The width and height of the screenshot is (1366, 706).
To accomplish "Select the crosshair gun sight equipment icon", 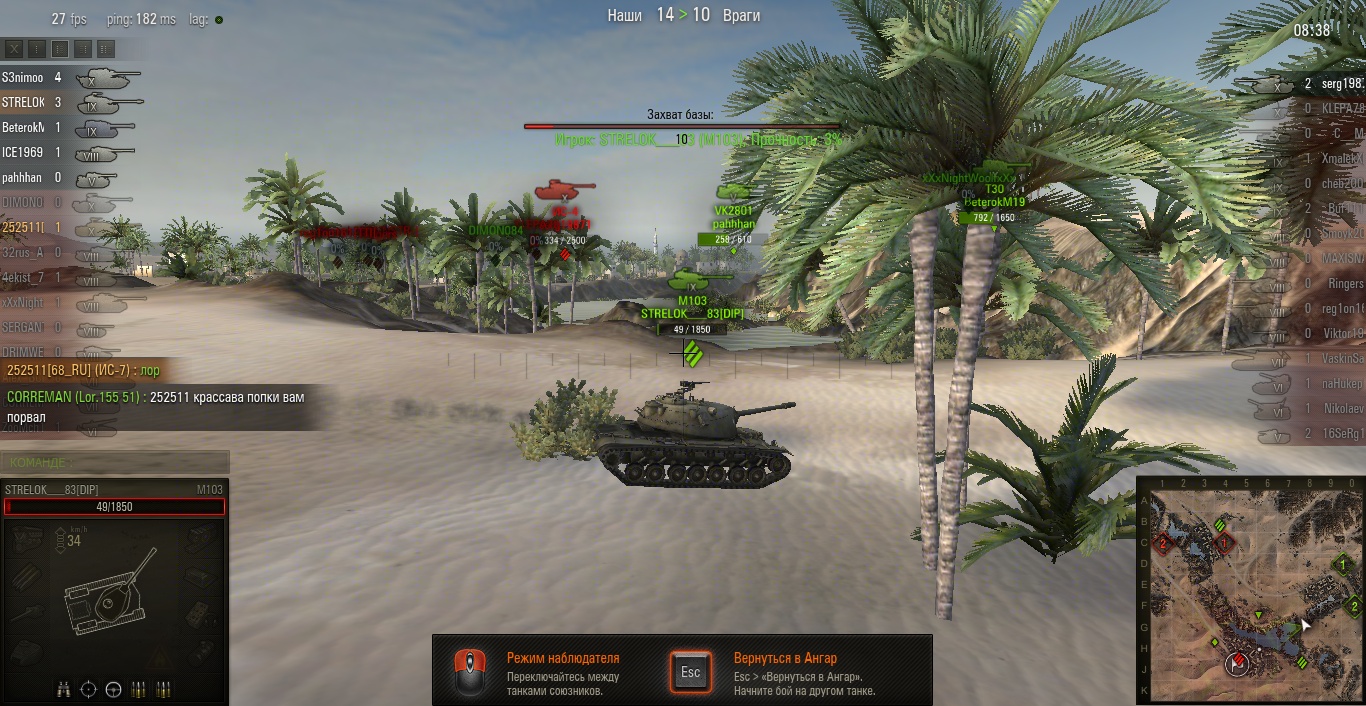I will (89, 689).
